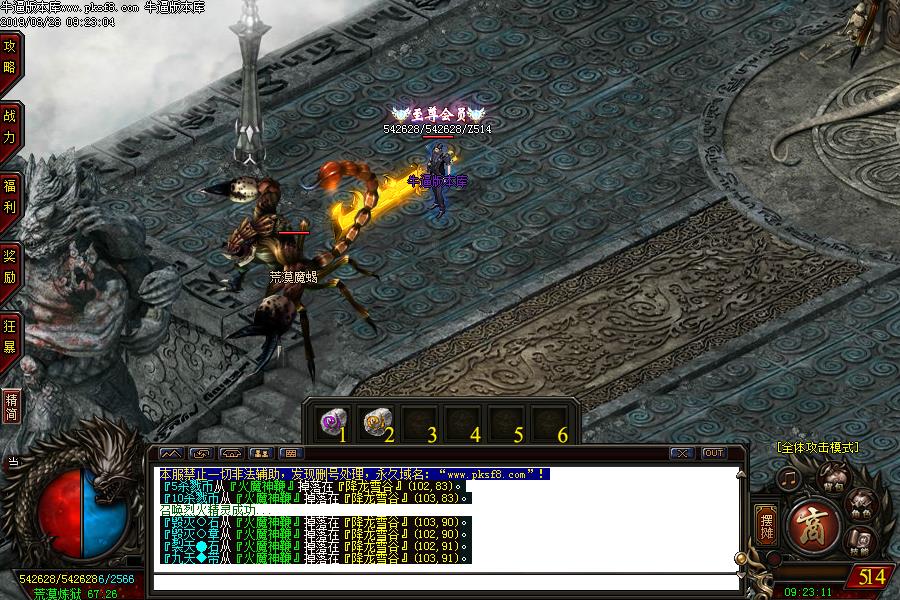Open the two-figures group chat button
The width and height of the screenshot is (900, 600).
click(261, 453)
